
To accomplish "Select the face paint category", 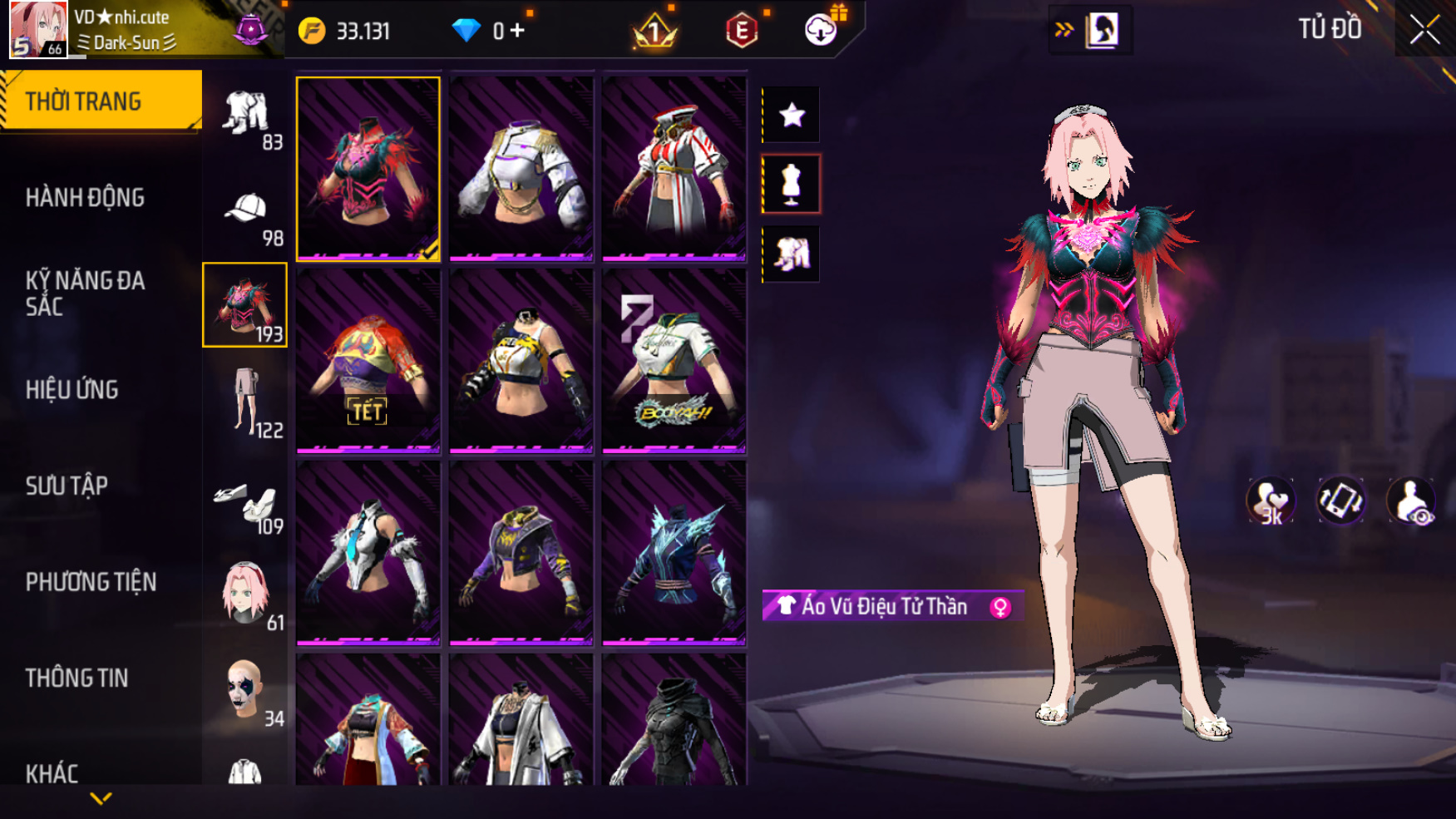I will (246, 692).
